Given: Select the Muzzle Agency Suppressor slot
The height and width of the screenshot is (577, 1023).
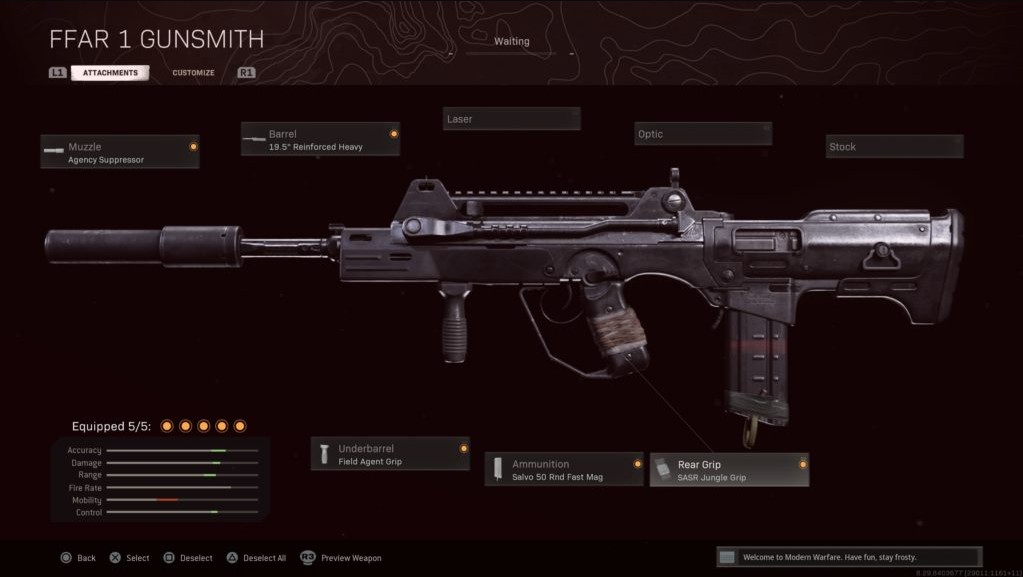Looking at the screenshot, I should 120,152.
